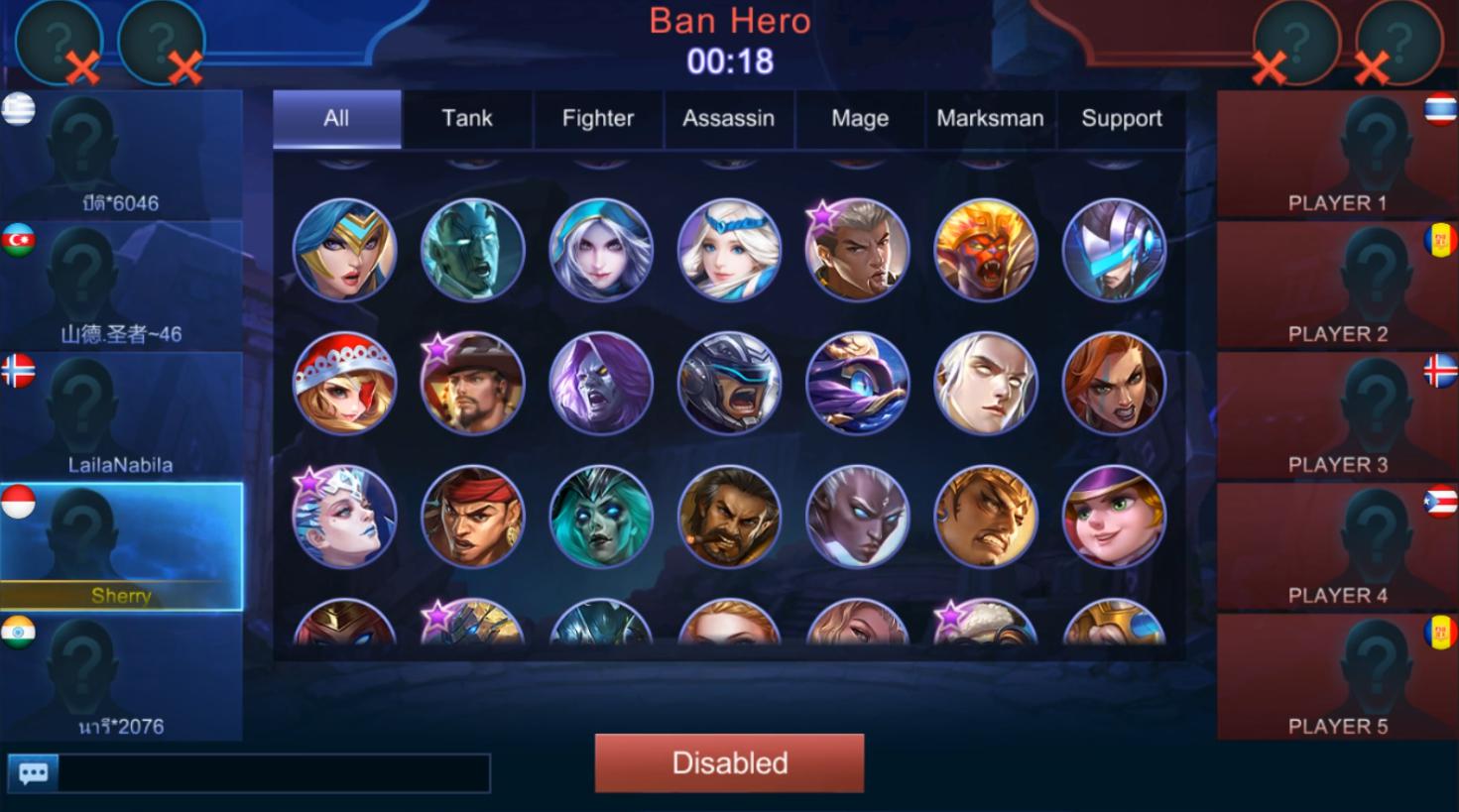Click the Disabled ban button
This screenshot has height=812, width=1459.
729,762
